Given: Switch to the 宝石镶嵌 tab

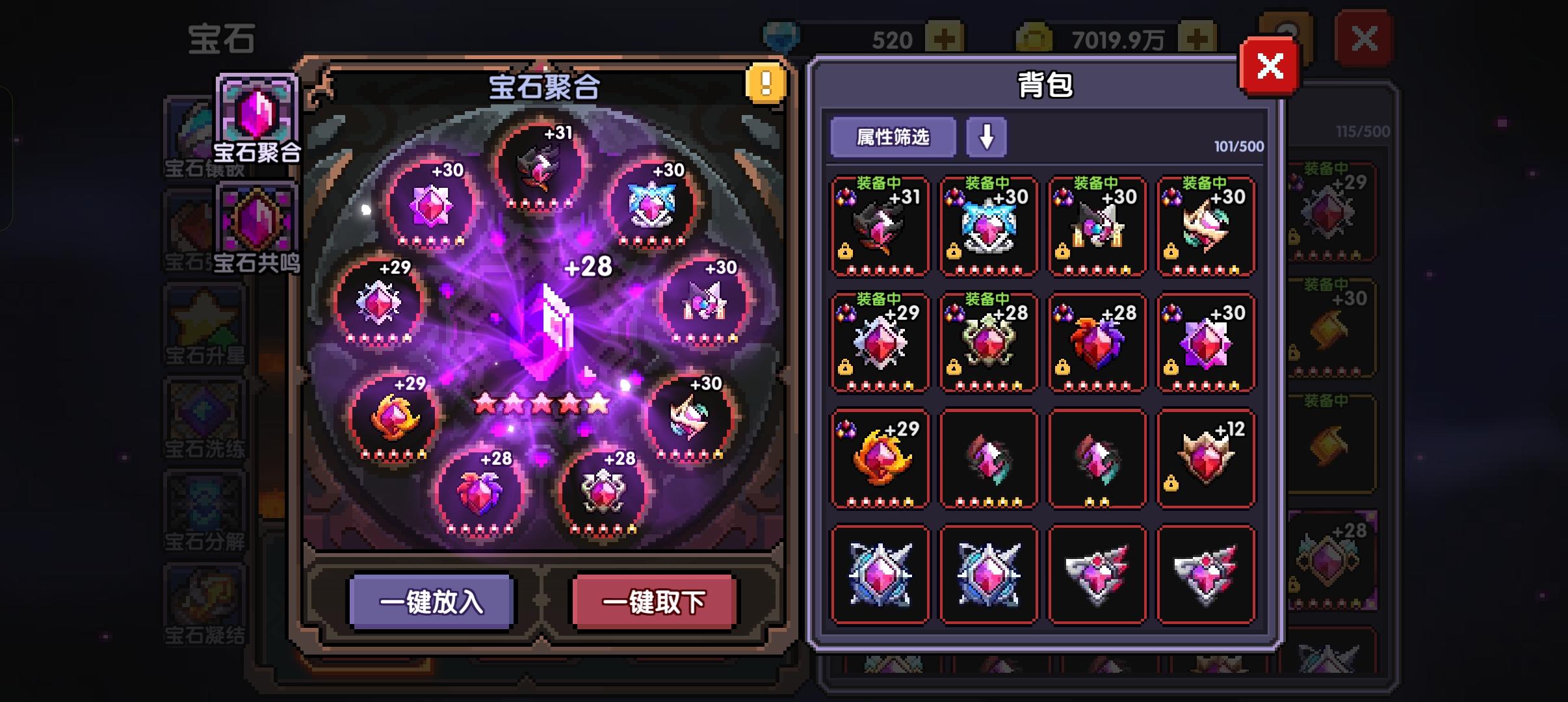Looking at the screenshot, I should tap(195, 130).
